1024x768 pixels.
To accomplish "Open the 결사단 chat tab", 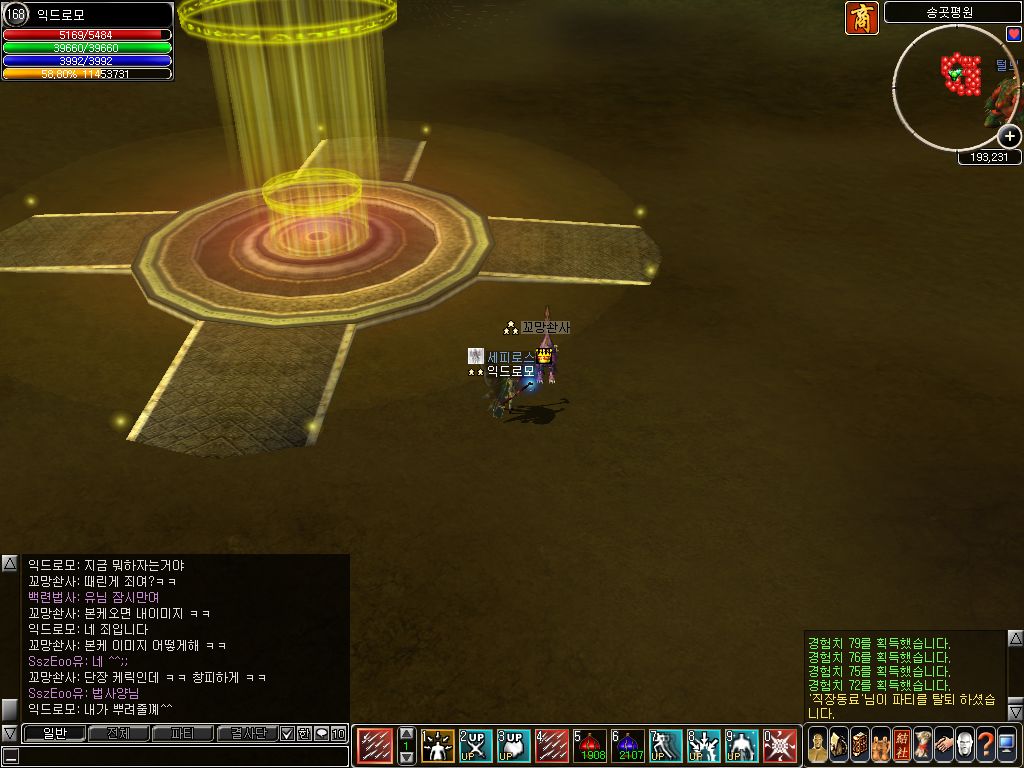I will point(248,733).
